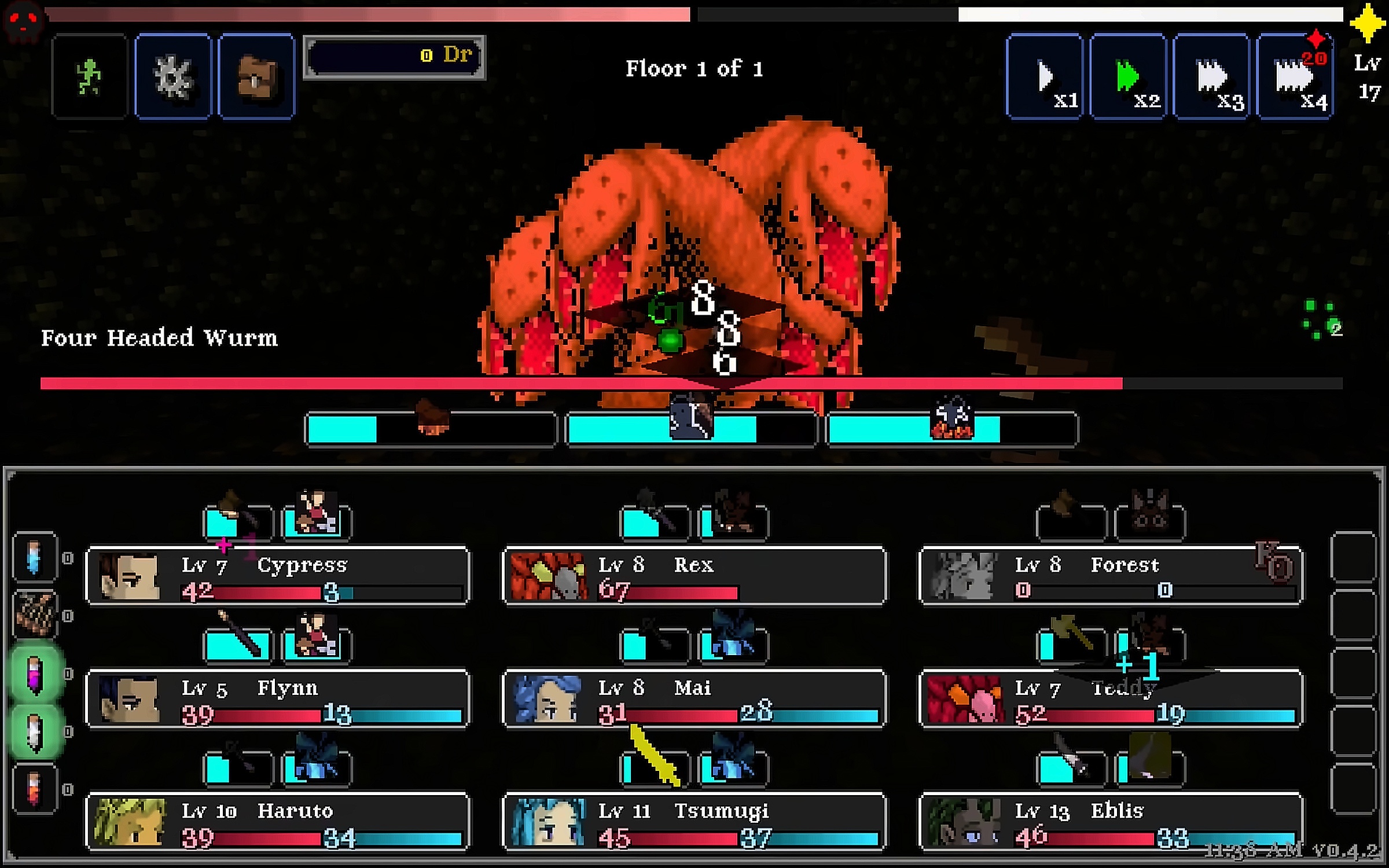Use the highlighted white potion slot
Image resolution: width=1389 pixels, height=868 pixels.
tap(35, 732)
